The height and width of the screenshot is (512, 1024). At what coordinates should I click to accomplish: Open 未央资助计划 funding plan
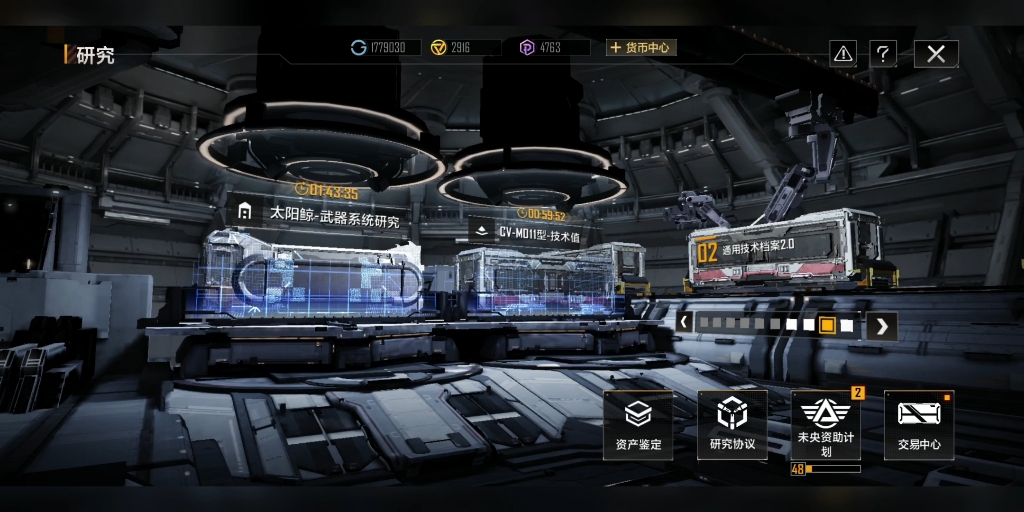point(826,425)
